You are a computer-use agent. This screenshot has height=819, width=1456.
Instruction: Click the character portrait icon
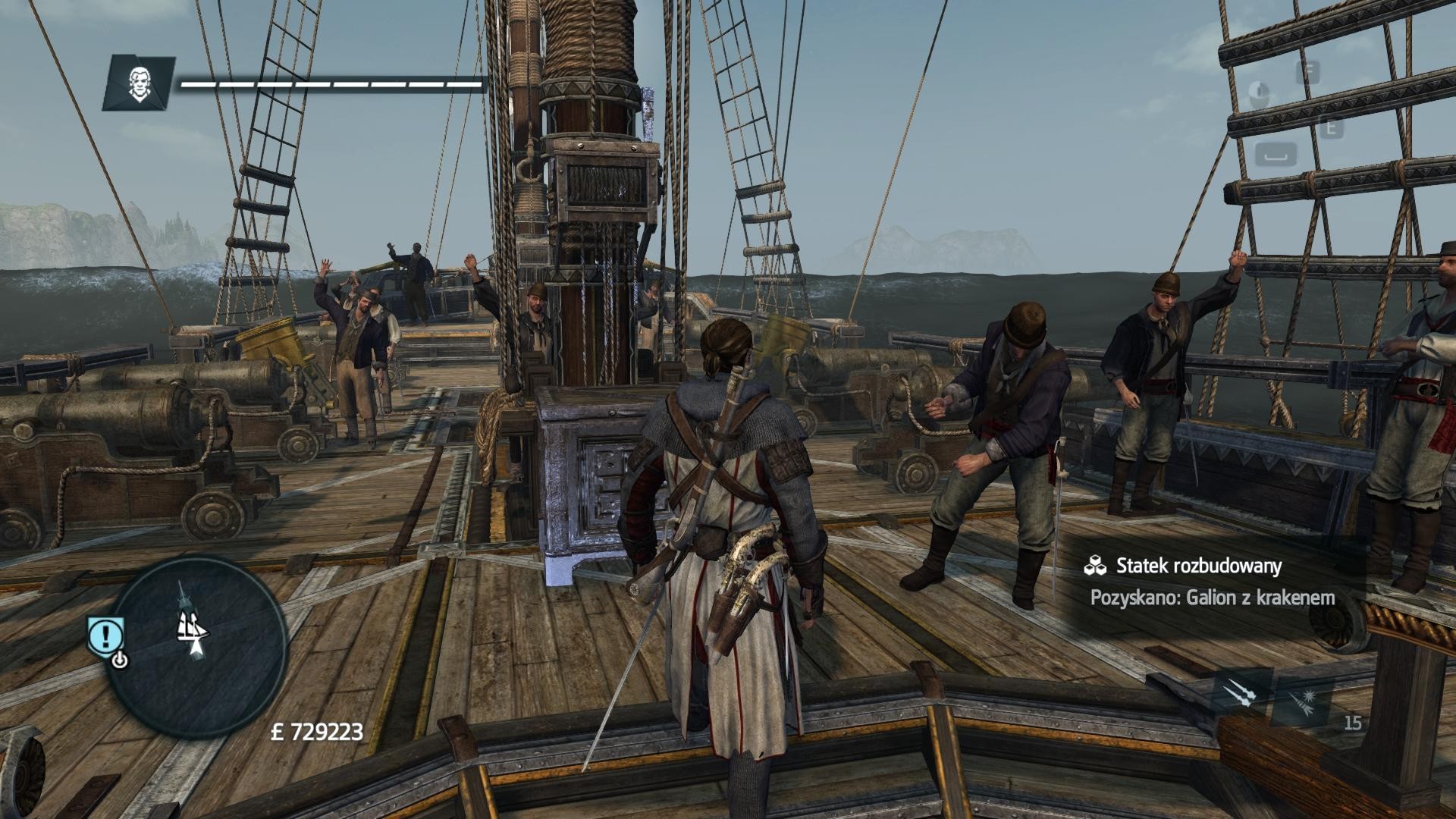(139, 83)
